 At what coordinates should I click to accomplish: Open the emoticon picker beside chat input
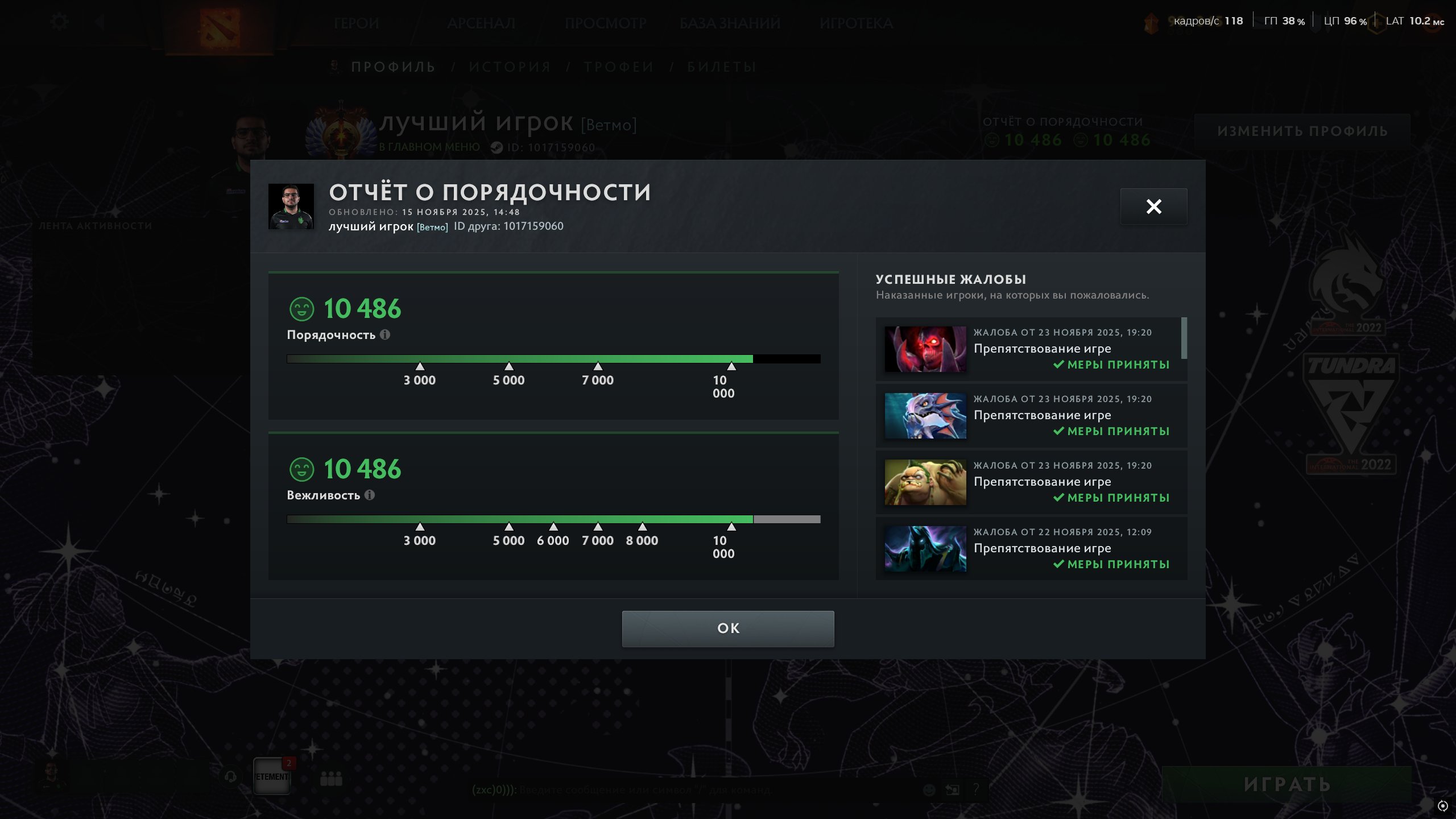coord(929,791)
